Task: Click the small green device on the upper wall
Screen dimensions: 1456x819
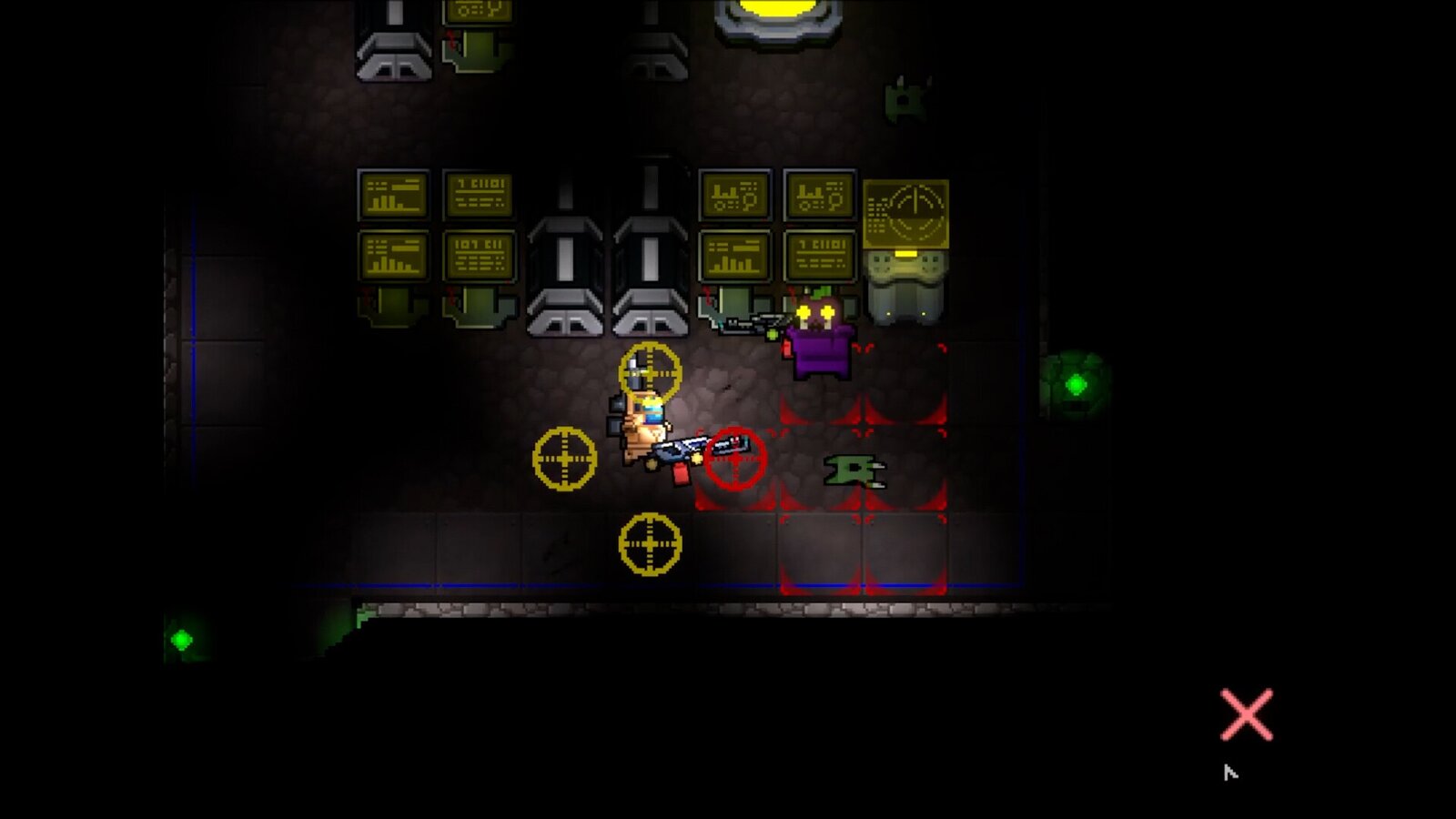Action: pos(905,96)
